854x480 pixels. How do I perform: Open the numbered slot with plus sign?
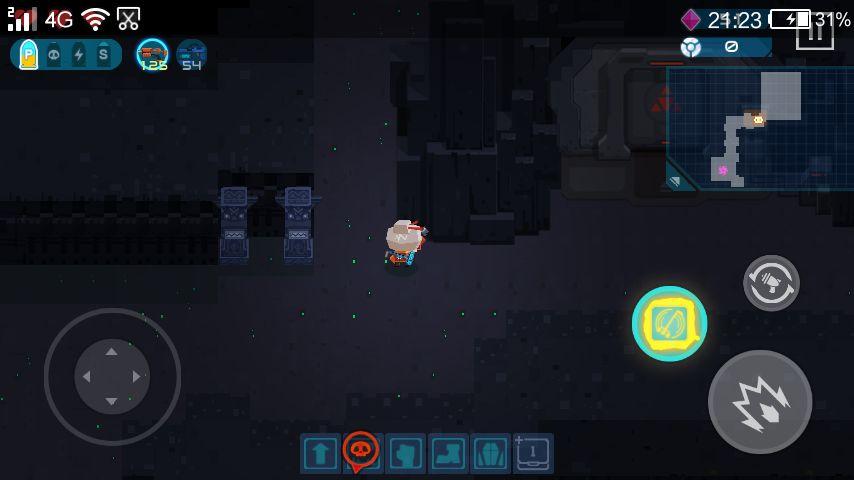point(533,454)
